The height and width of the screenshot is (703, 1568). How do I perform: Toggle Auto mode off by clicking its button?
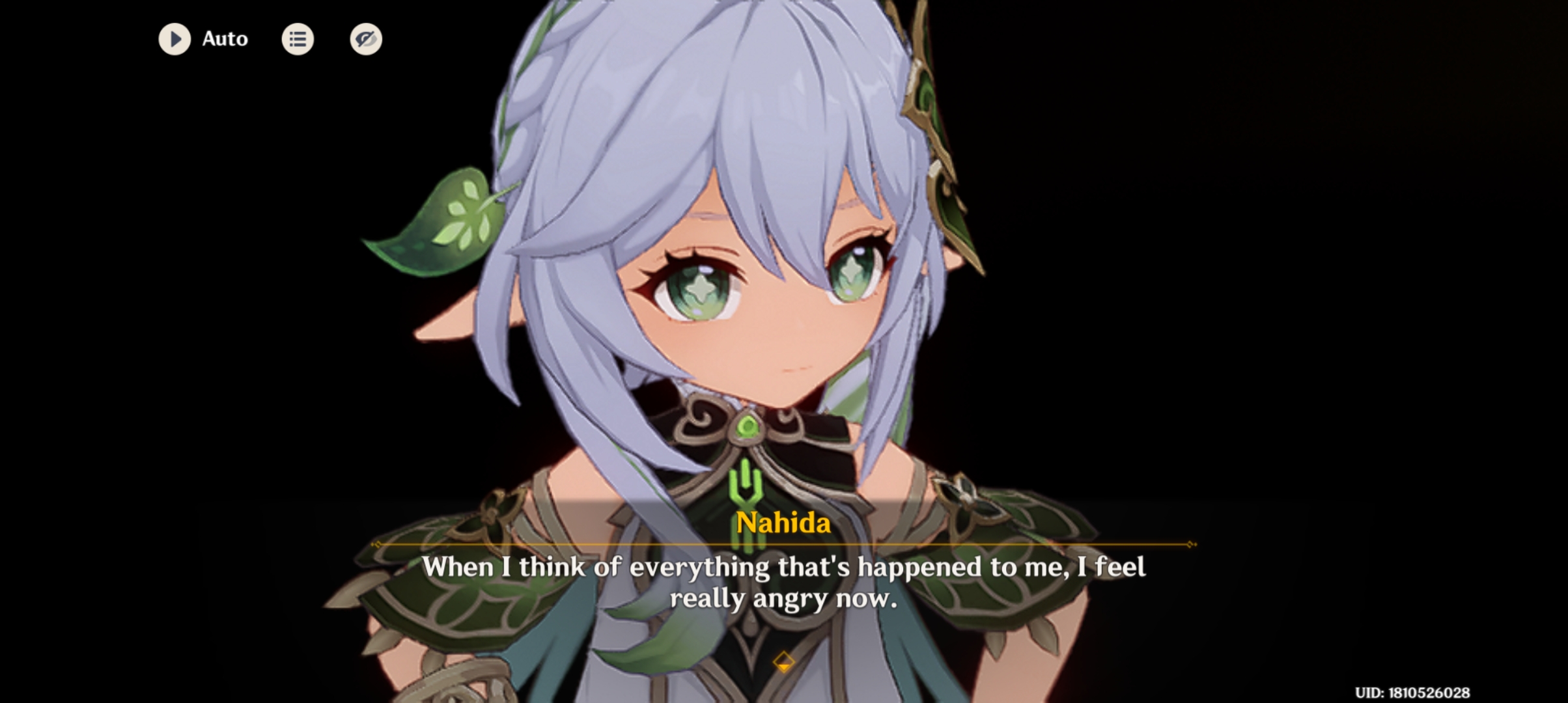pyautogui.click(x=175, y=39)
